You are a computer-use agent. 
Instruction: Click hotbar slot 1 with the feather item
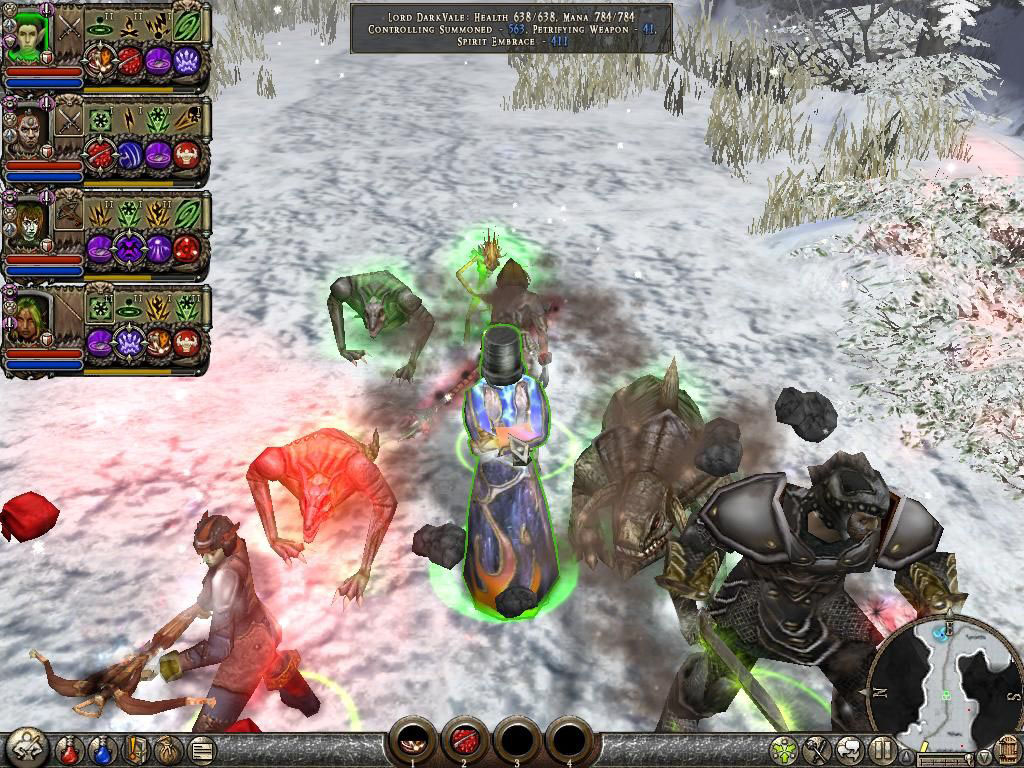coord(411,740)
